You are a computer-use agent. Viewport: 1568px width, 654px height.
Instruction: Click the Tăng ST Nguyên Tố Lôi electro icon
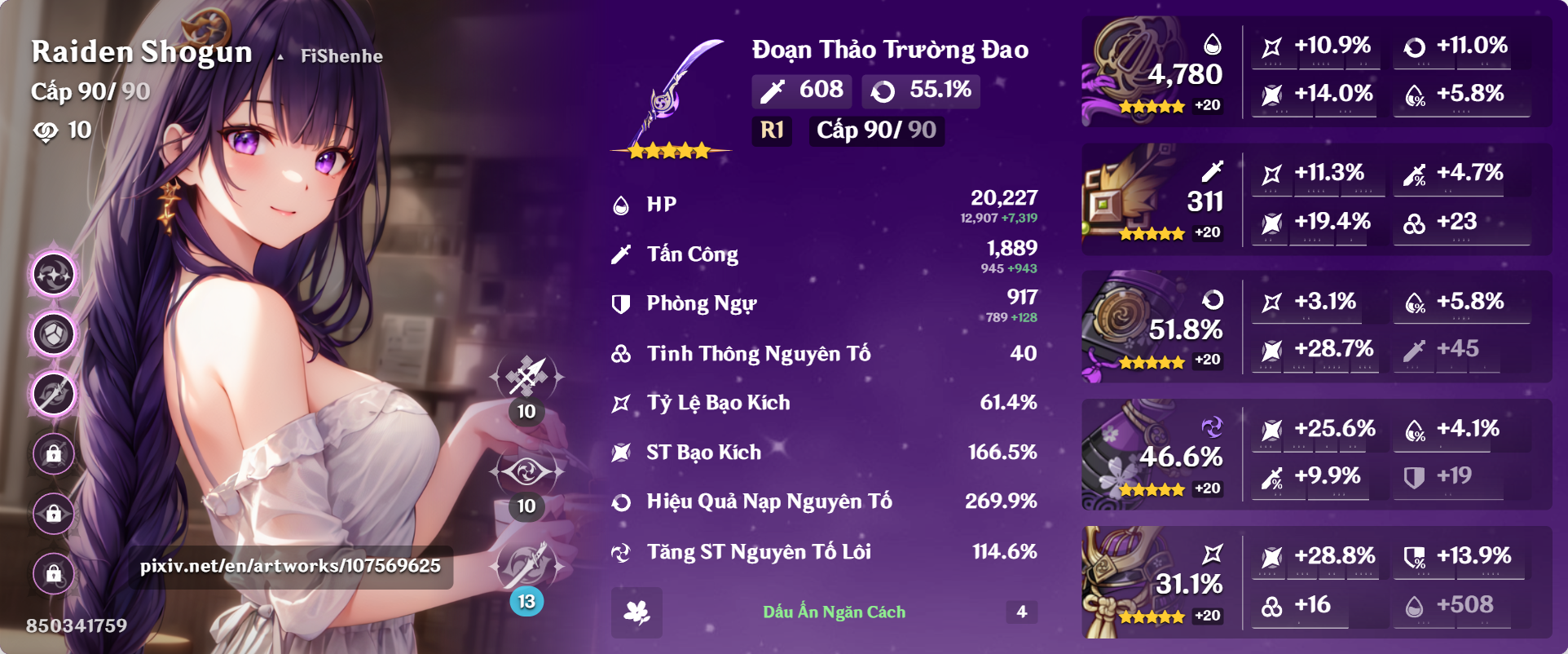[621, 550]
